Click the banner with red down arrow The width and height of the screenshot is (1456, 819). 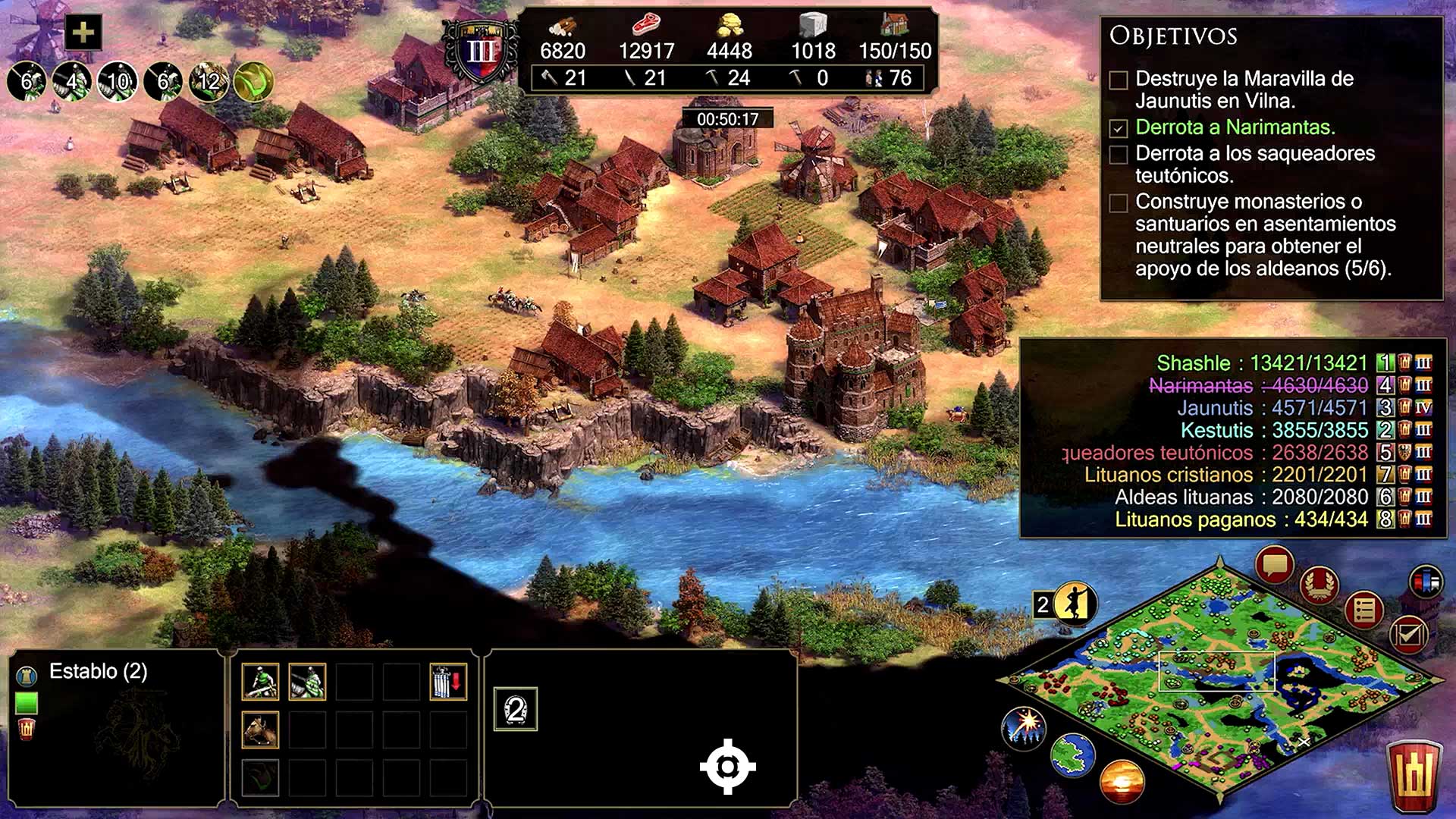[448, 681]
